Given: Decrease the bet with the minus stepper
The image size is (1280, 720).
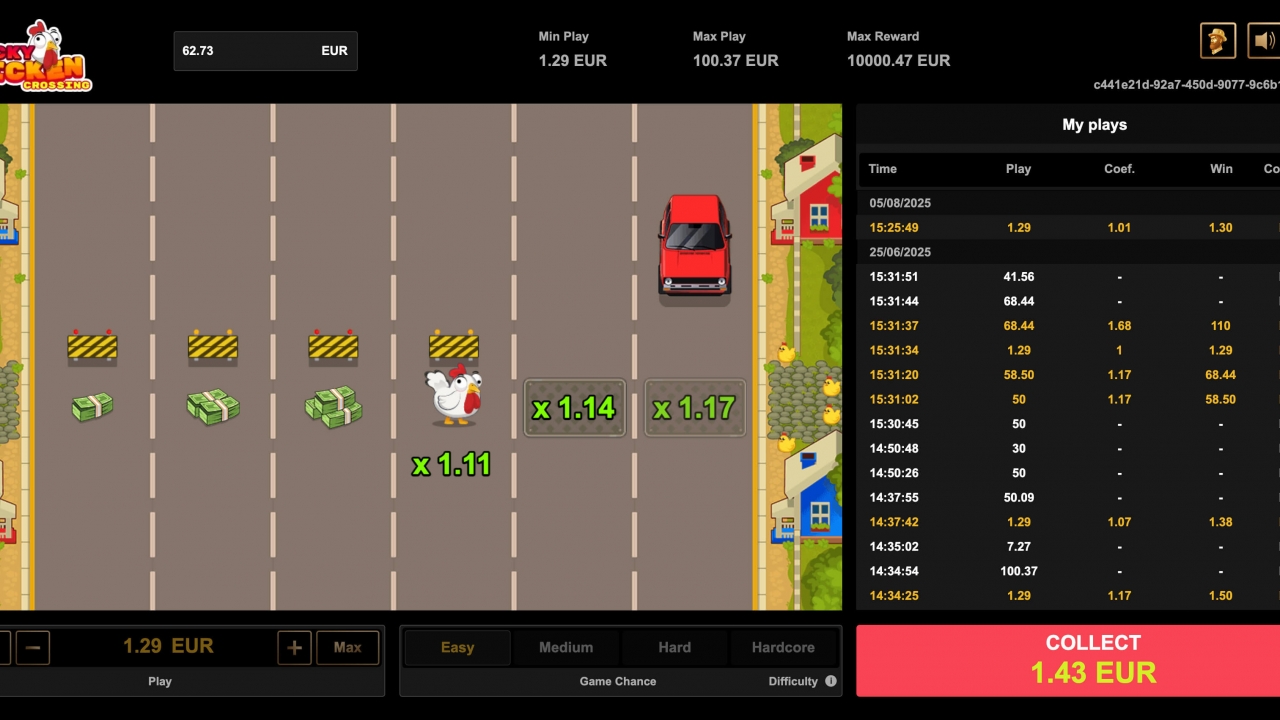Looking at the screenshot, I should [x=33, y=647].
